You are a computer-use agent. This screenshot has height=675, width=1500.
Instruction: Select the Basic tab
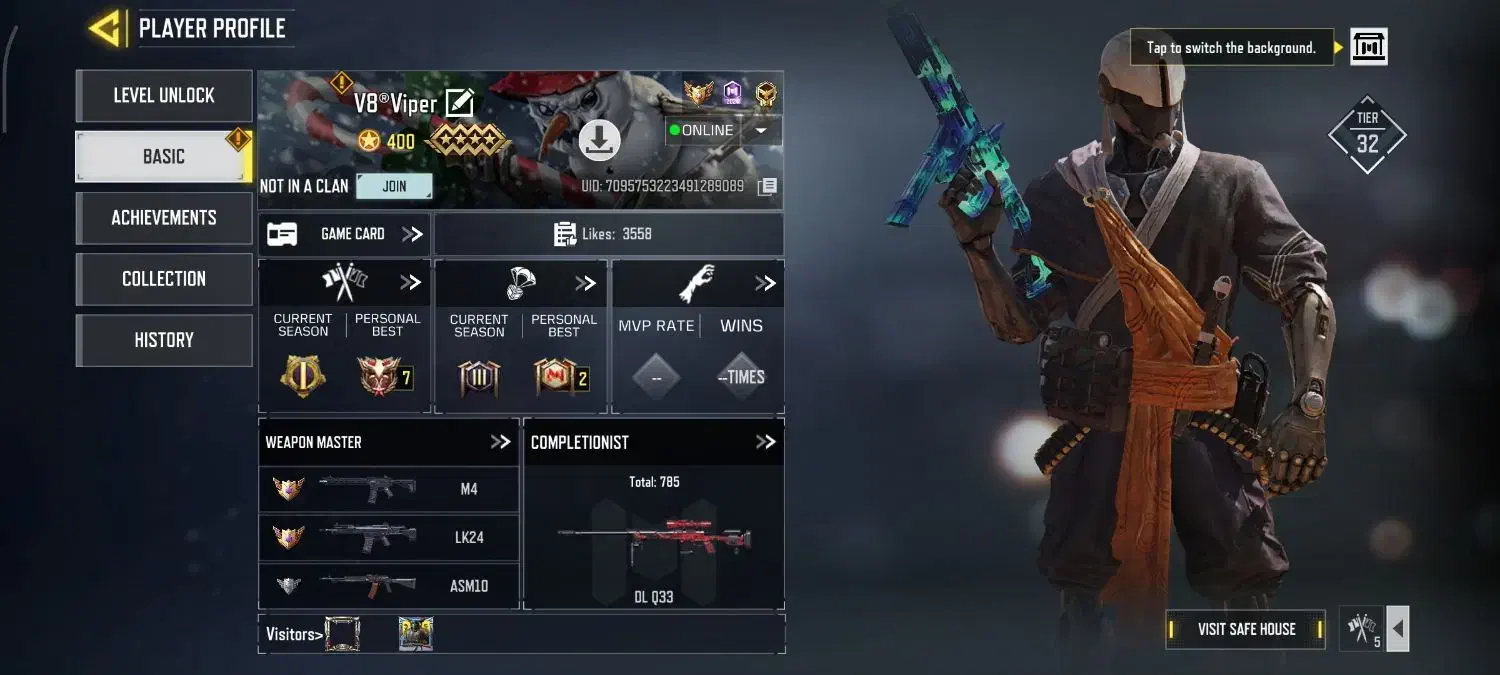[164, 157]
